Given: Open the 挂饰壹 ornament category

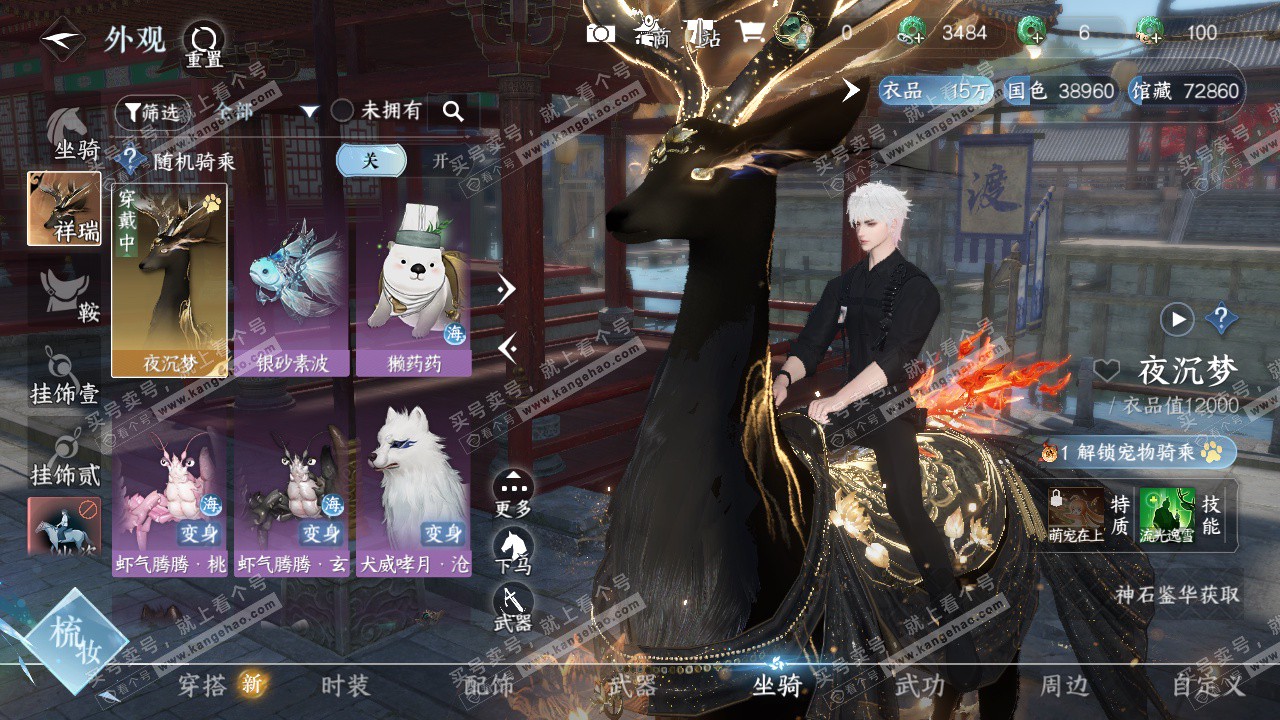Looking at the screenshot, I should 65,377.
